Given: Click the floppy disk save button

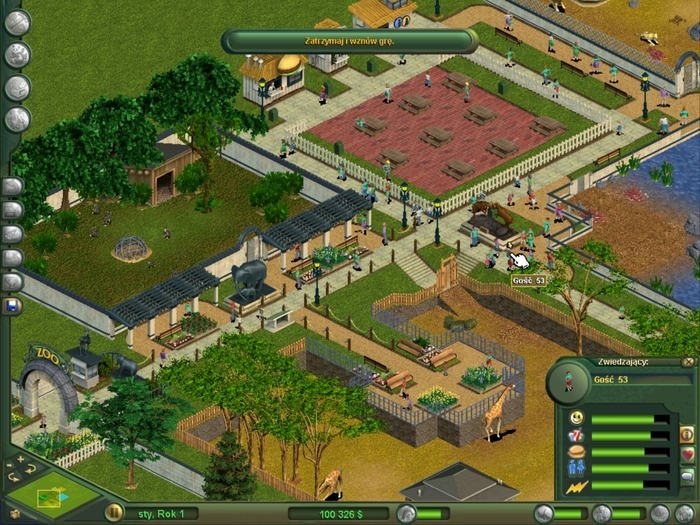Looking at the screenshot, I should click(13, 306).
